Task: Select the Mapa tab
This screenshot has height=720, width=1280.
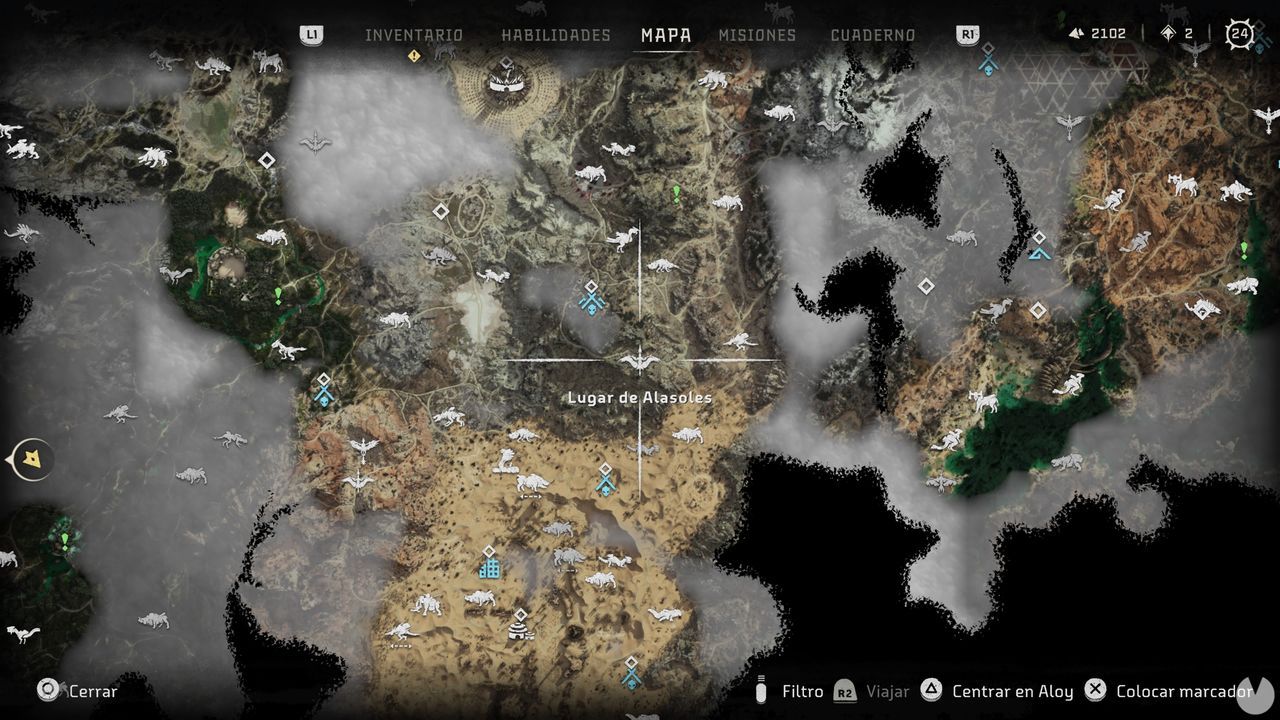Action: click(666, 35)
